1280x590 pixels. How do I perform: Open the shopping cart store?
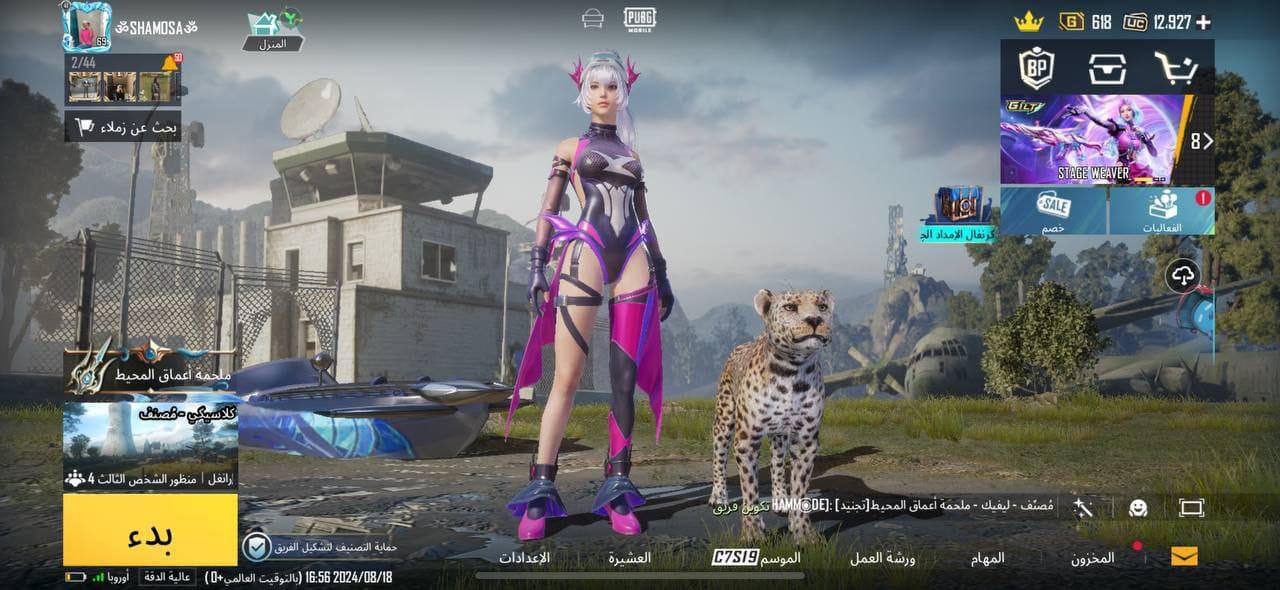(1176, 68)
